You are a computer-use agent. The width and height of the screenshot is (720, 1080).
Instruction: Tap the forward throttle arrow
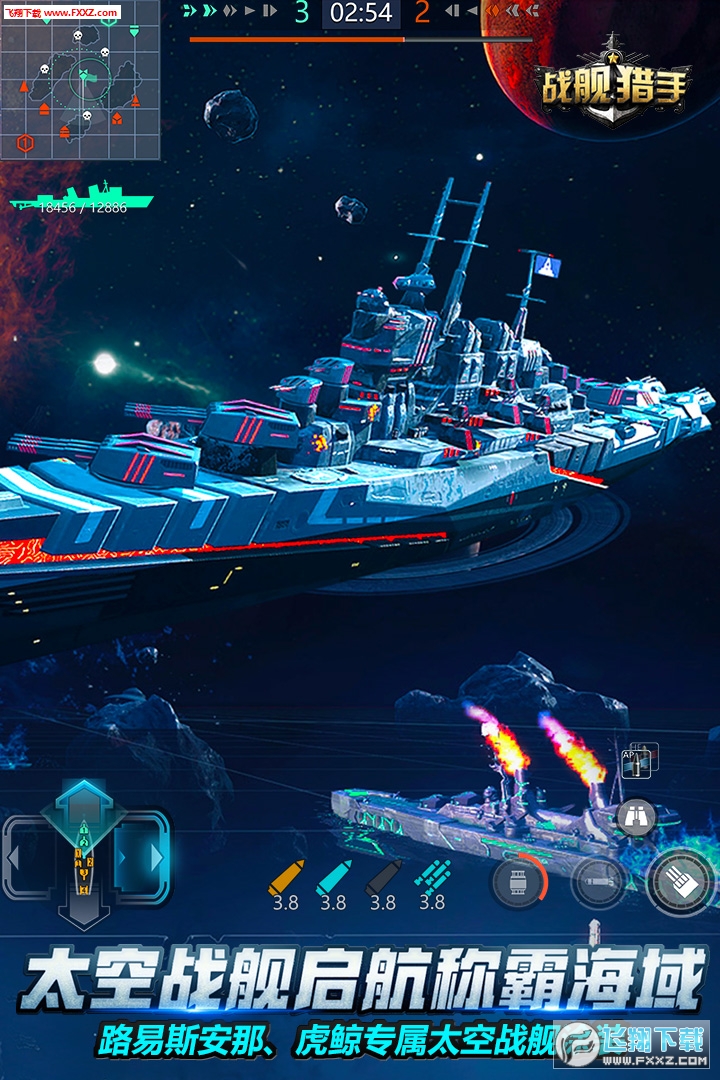click(x=85, y=798)
